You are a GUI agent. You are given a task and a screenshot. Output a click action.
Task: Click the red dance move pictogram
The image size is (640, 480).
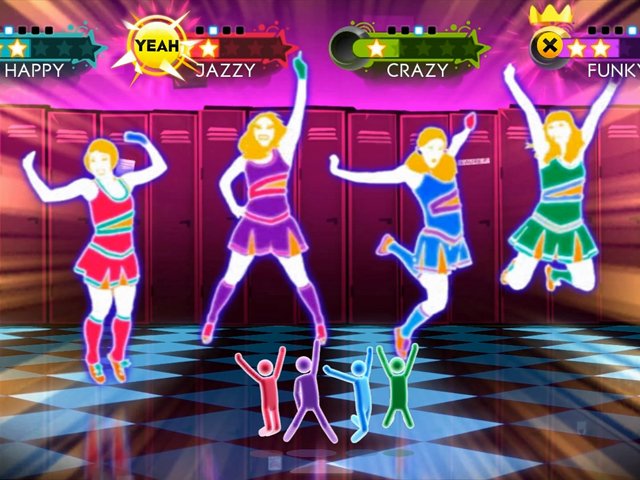click(x=267, y=392)
